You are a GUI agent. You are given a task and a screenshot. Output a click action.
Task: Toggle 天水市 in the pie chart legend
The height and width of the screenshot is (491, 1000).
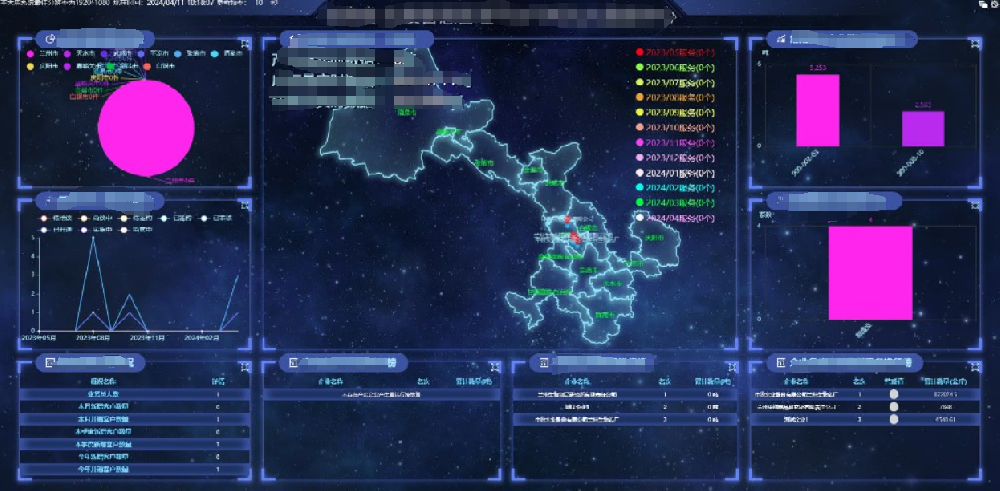coord(82,53)
